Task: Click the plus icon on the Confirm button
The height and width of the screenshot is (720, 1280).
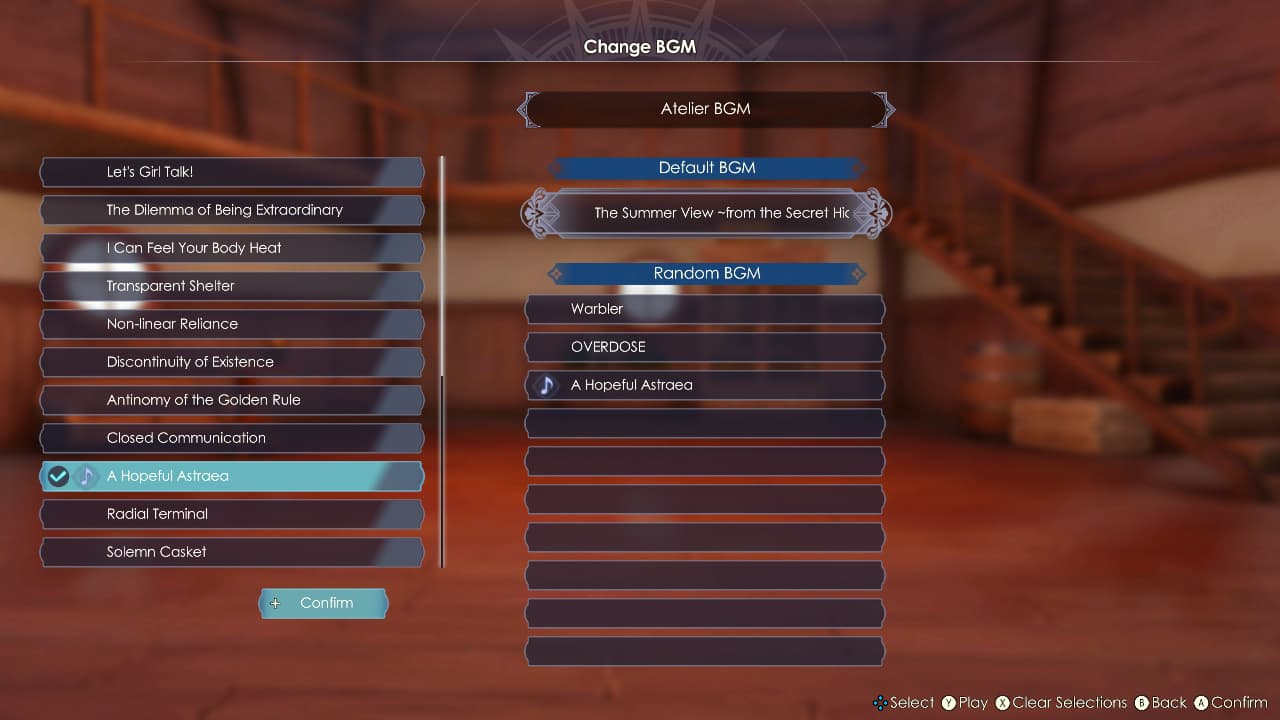Action: 275,603
